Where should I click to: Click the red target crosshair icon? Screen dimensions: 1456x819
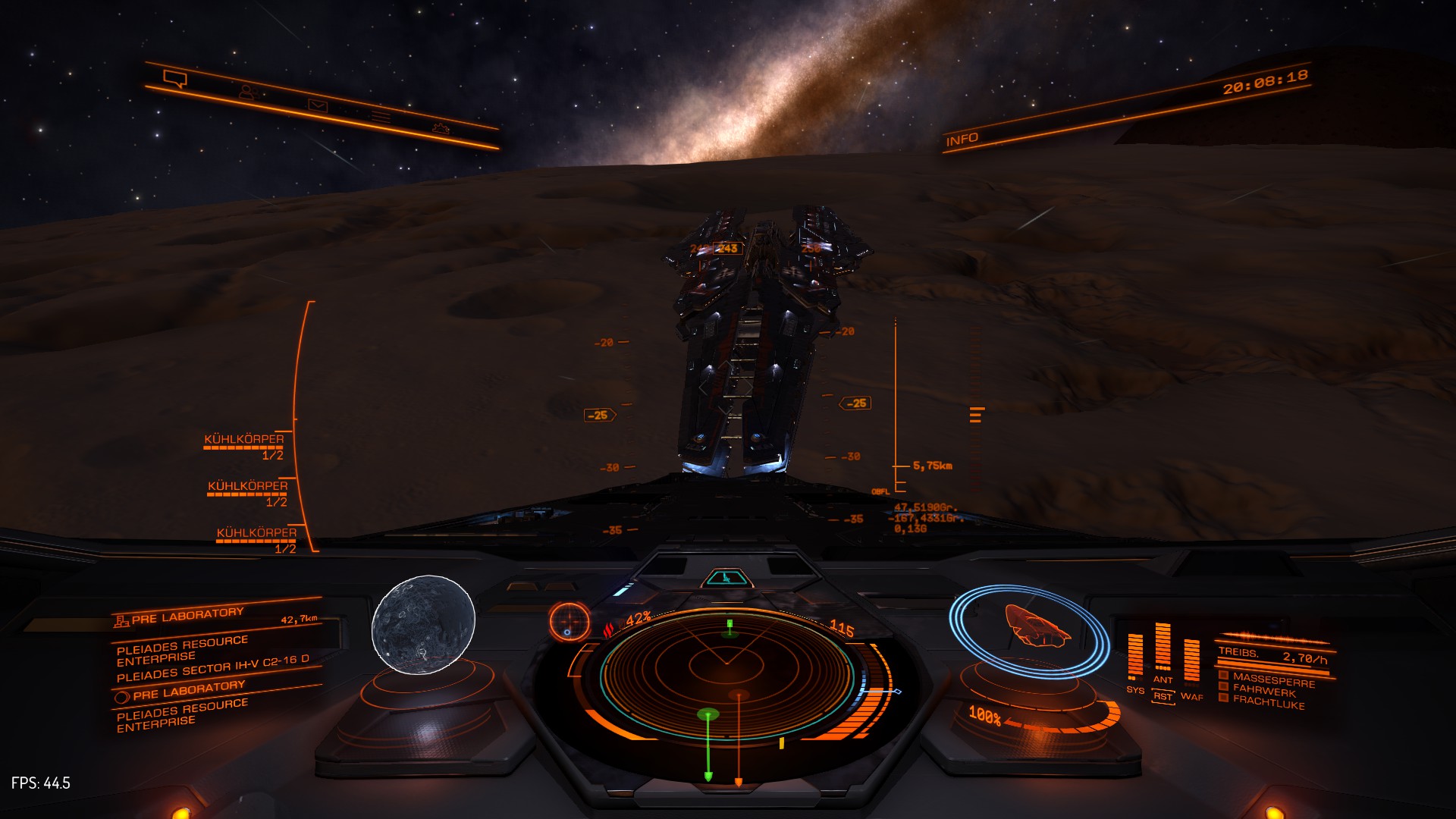(569, 622)
